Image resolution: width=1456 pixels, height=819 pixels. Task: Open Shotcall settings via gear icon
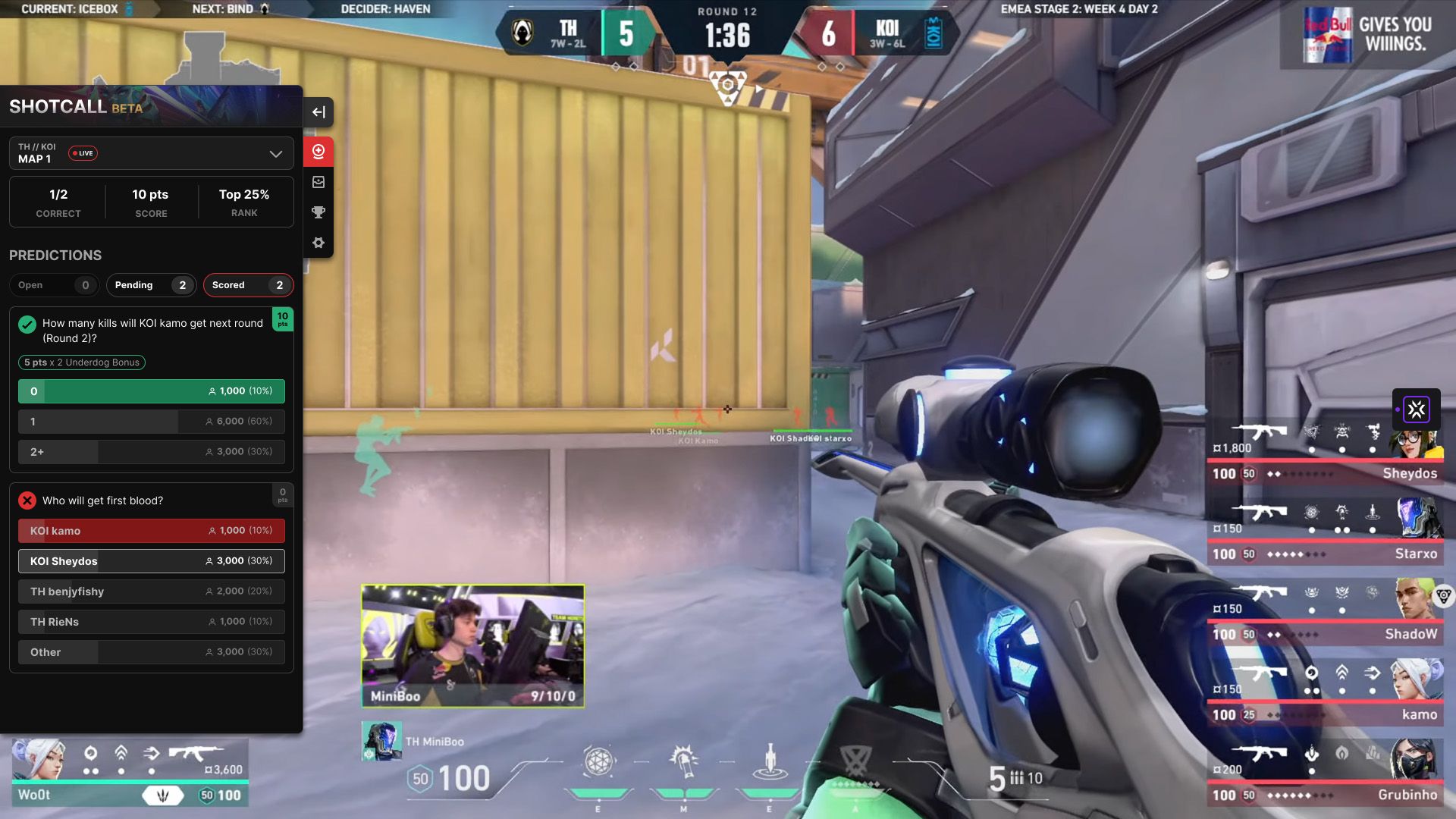tap(318, 243)
